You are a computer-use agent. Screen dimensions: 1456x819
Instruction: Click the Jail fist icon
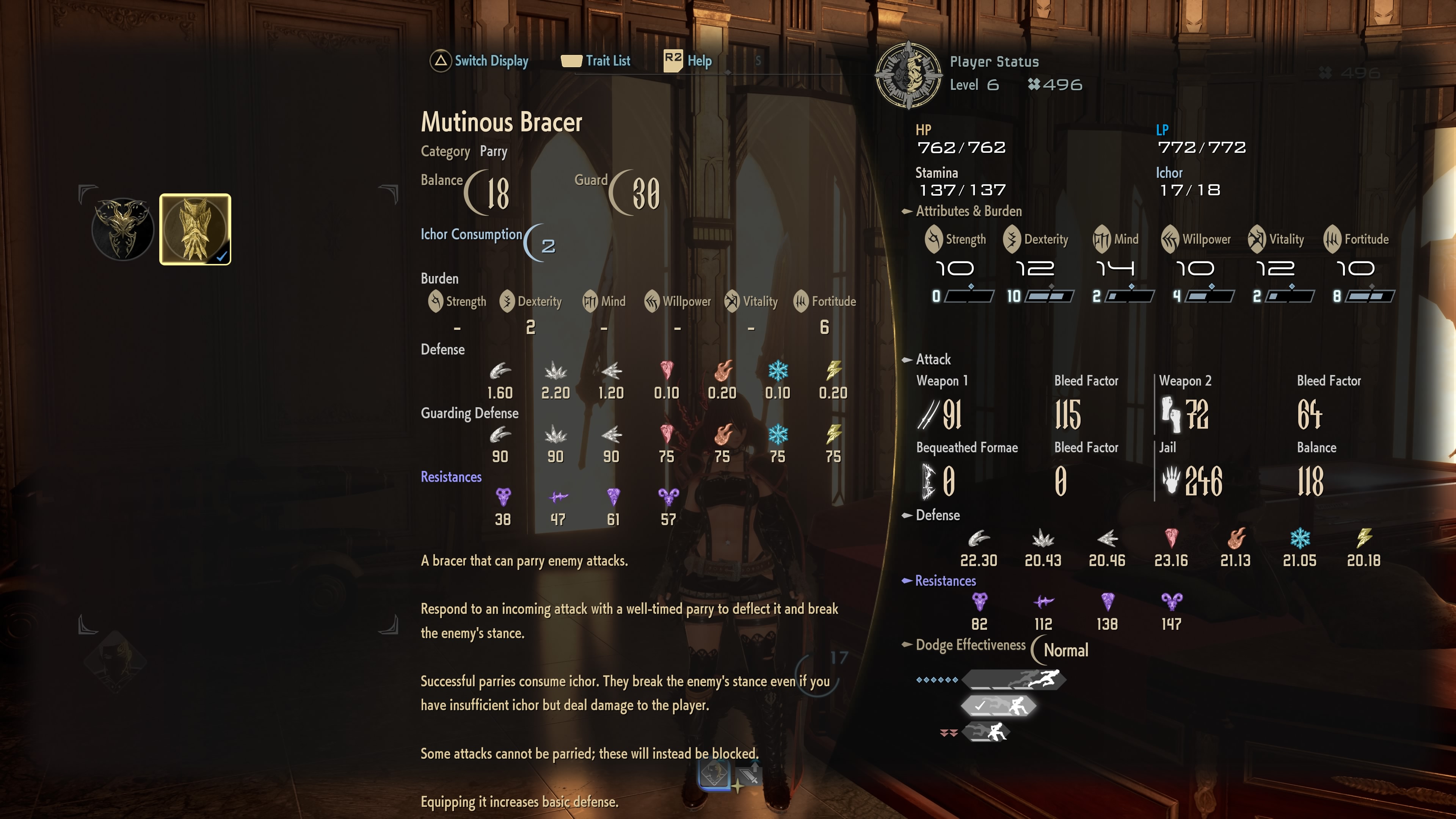[x=1172, y=479]
